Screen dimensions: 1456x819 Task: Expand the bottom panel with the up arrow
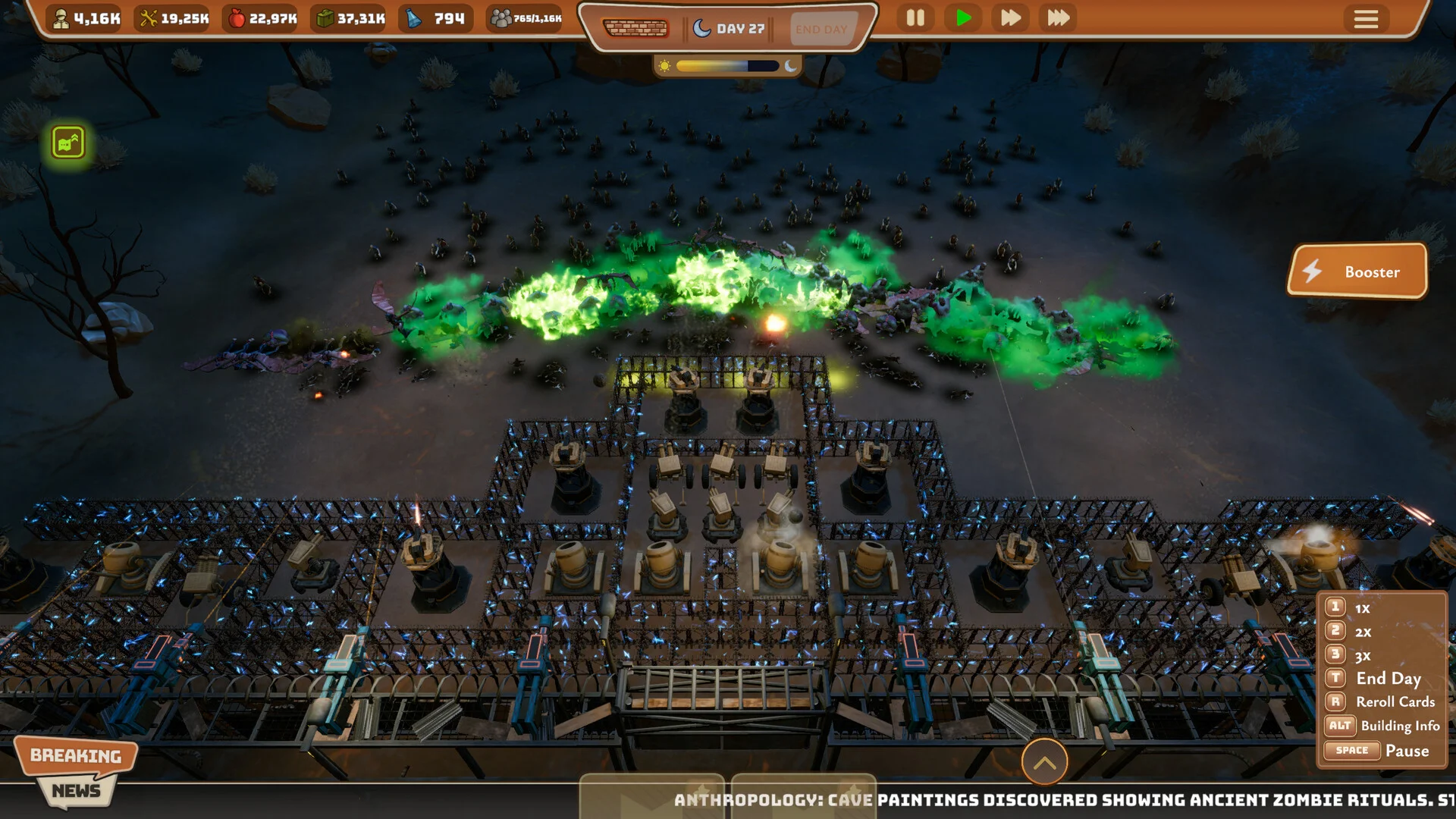(x=1044, y=762)
